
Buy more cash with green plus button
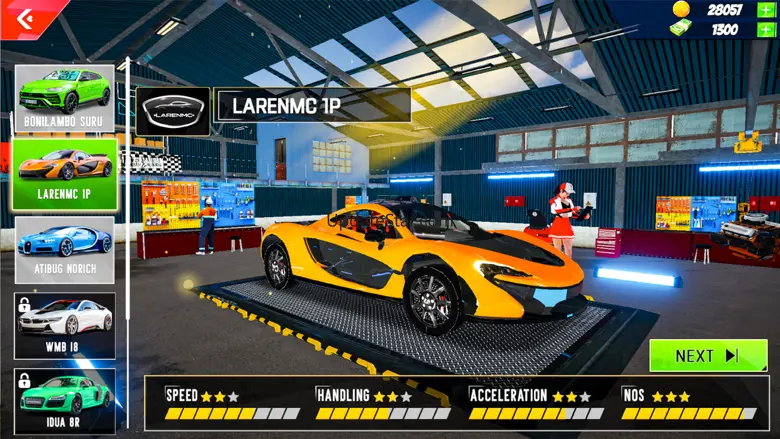click(765, 29)
